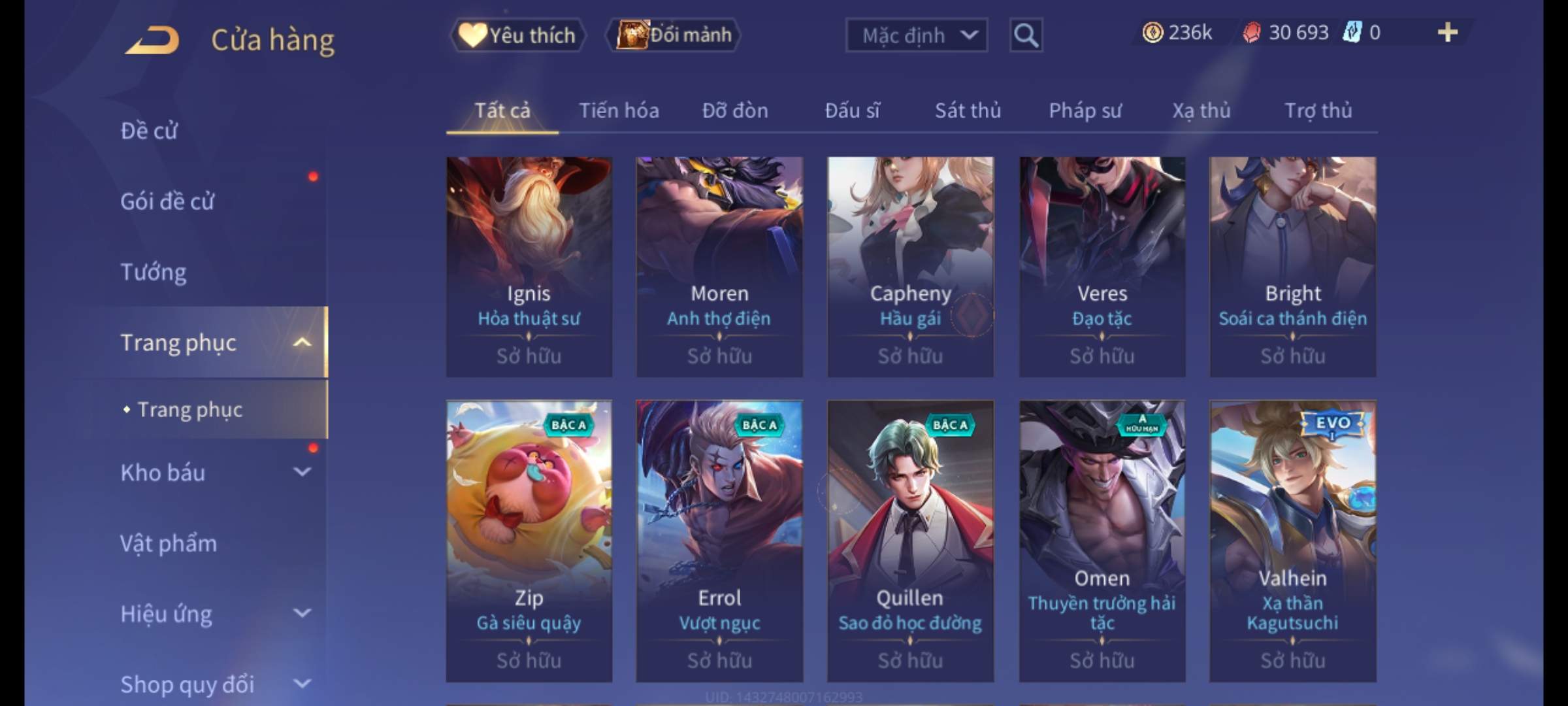Choose the Trợ thủ tab
Viewport: 1568px width, 706px height.
[1318, 110]
